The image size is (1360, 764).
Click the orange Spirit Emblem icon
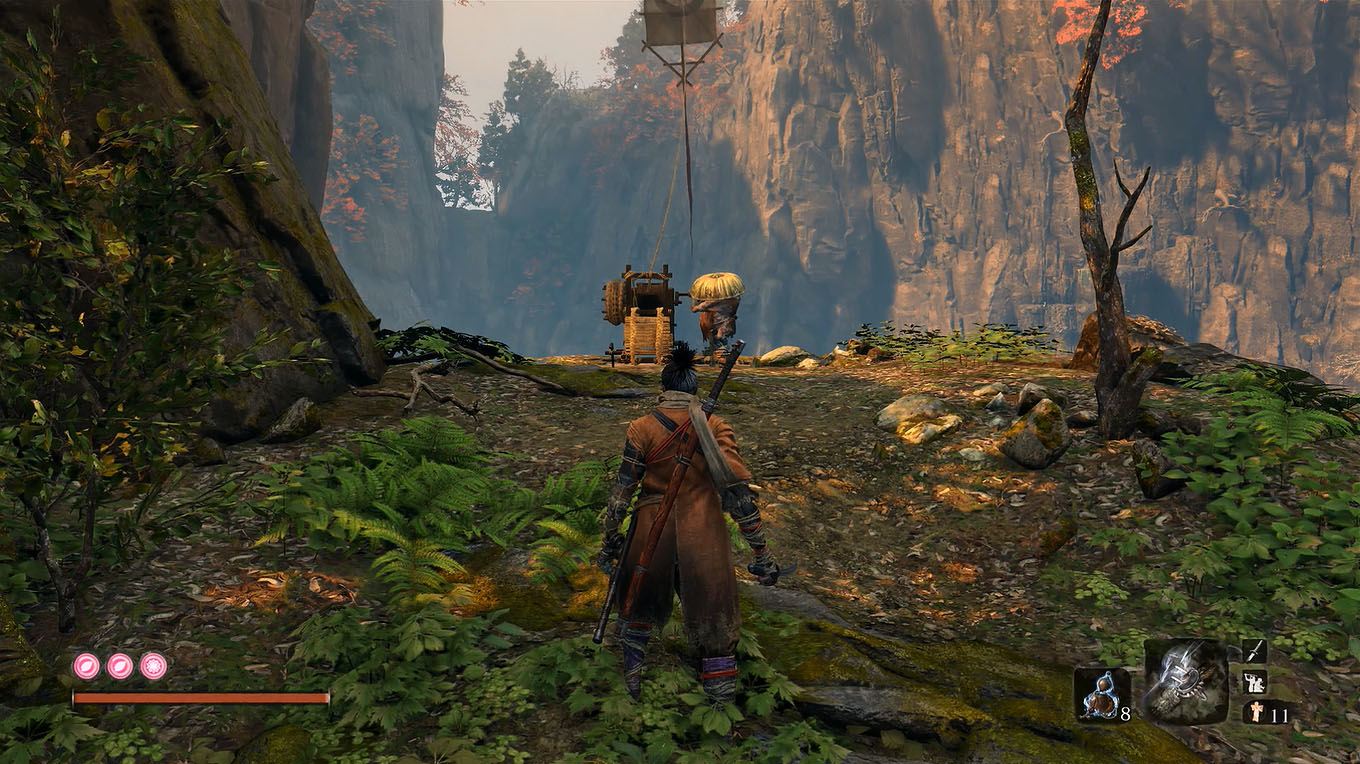(1255, 711)
